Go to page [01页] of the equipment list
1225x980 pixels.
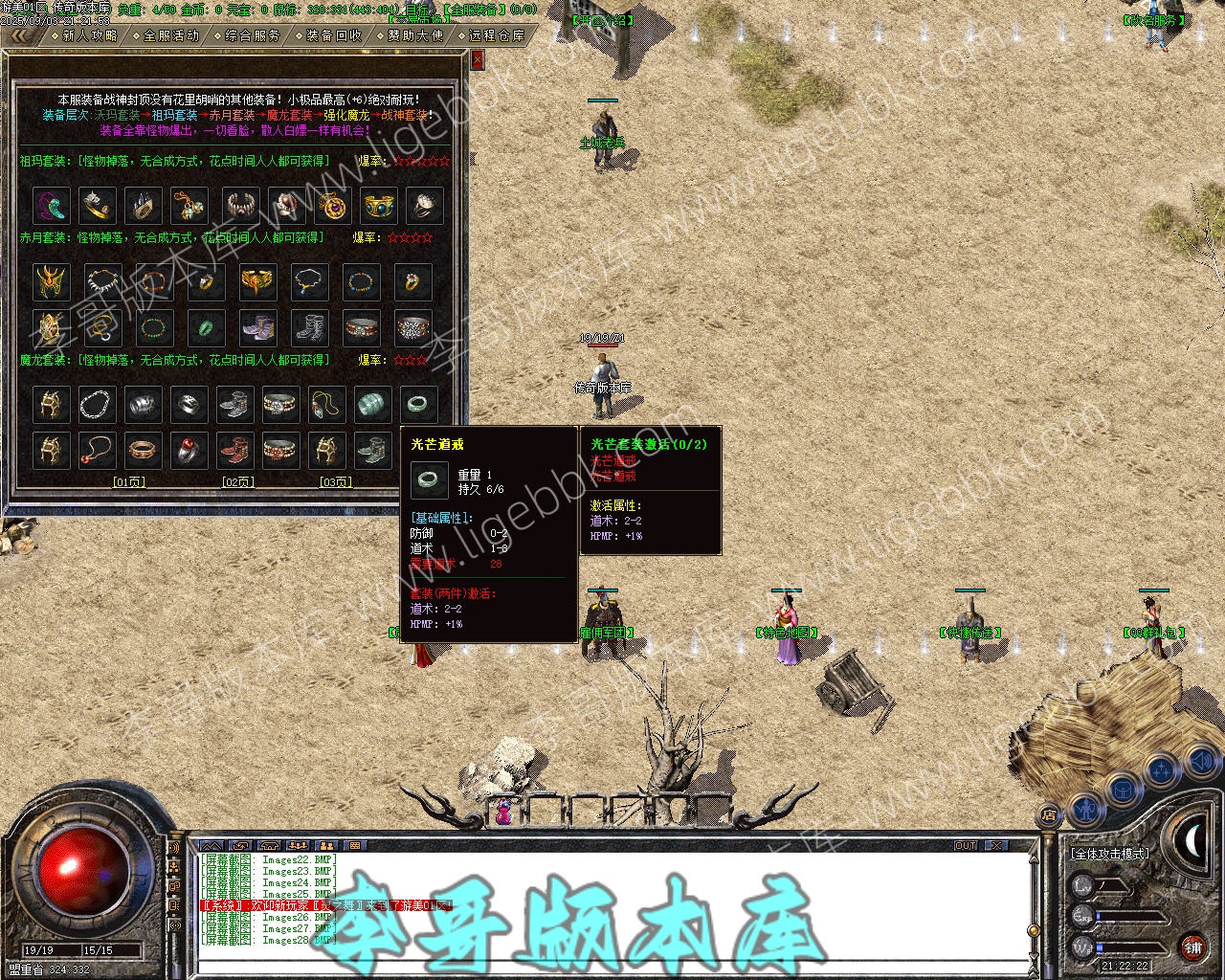point(129,482)
